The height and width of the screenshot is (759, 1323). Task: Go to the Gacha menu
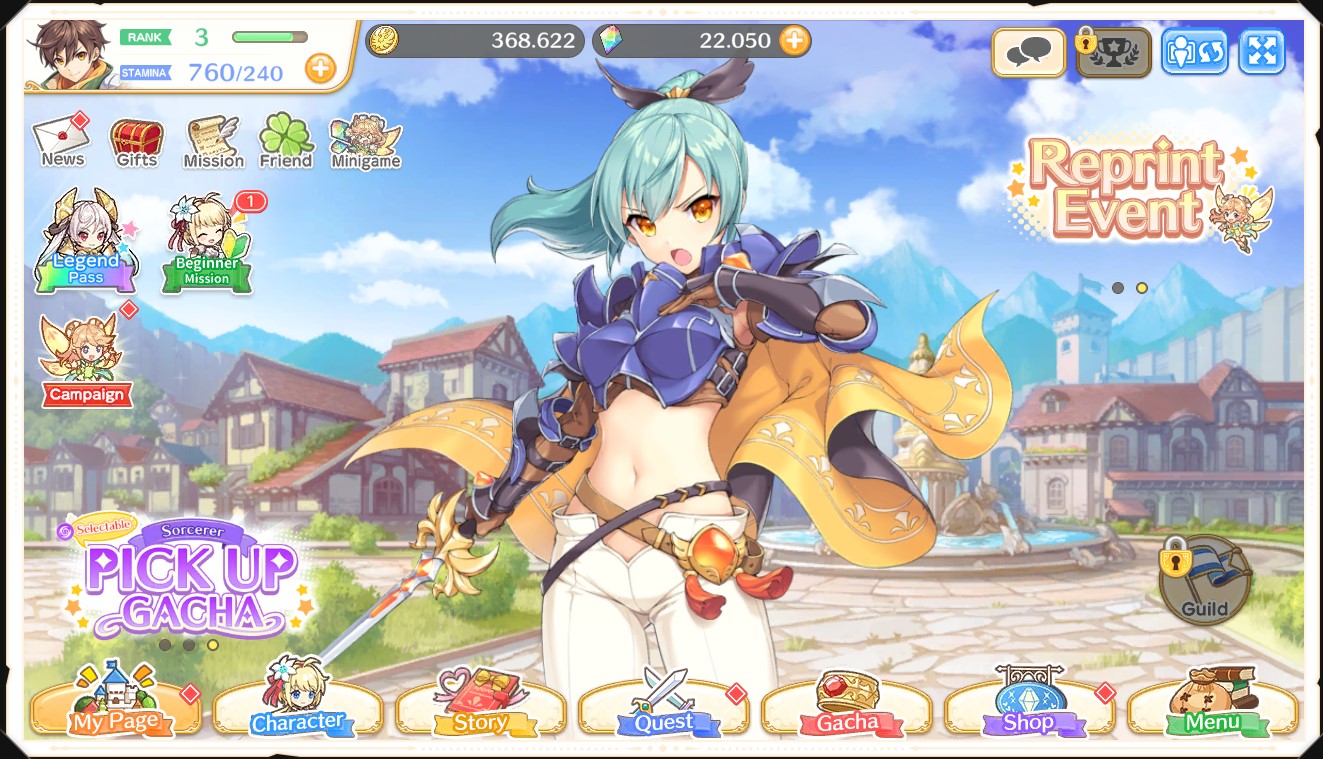coord(847,706)
